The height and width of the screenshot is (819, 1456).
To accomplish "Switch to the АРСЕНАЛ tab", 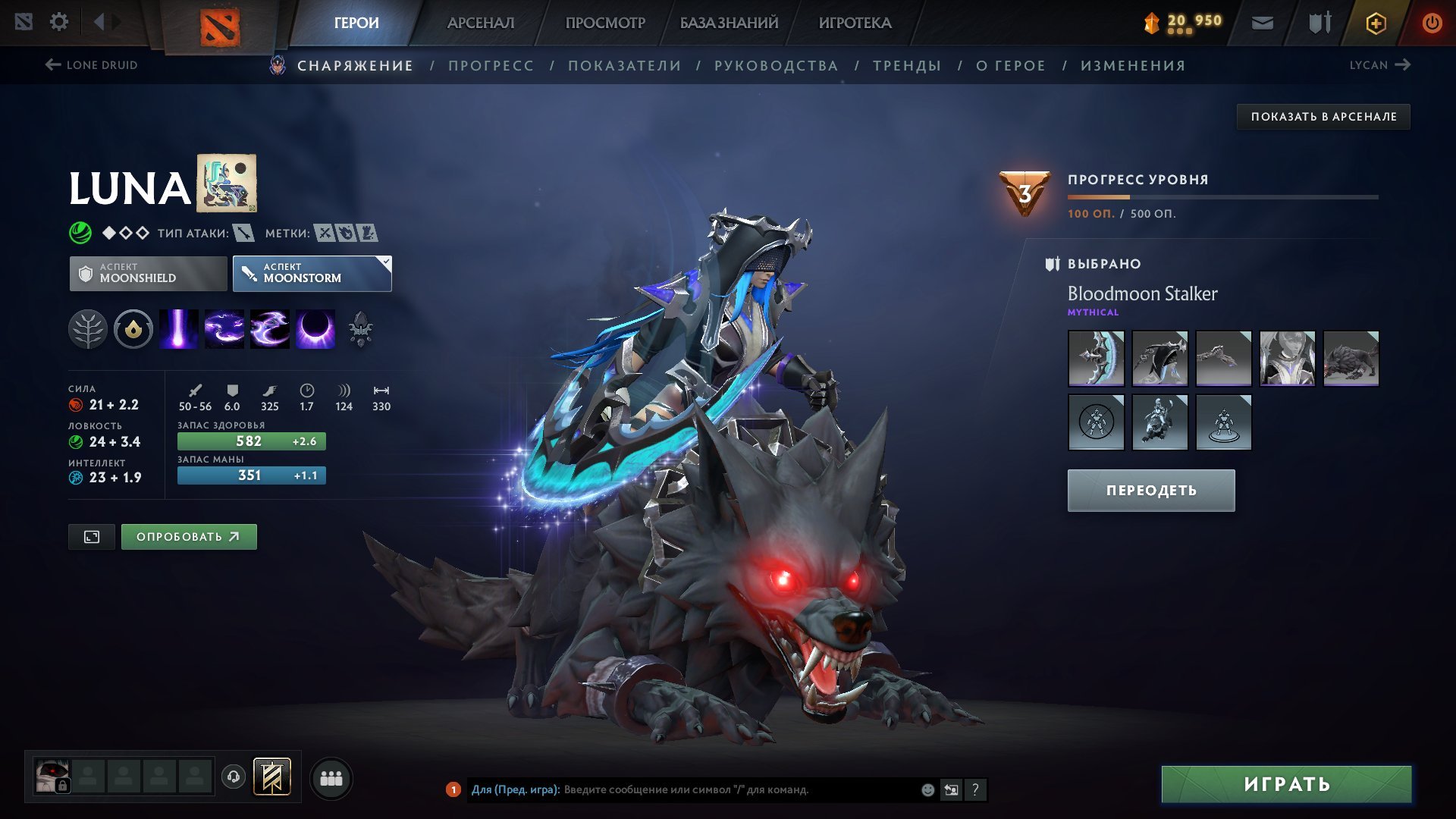I will (x=479, y=23).
